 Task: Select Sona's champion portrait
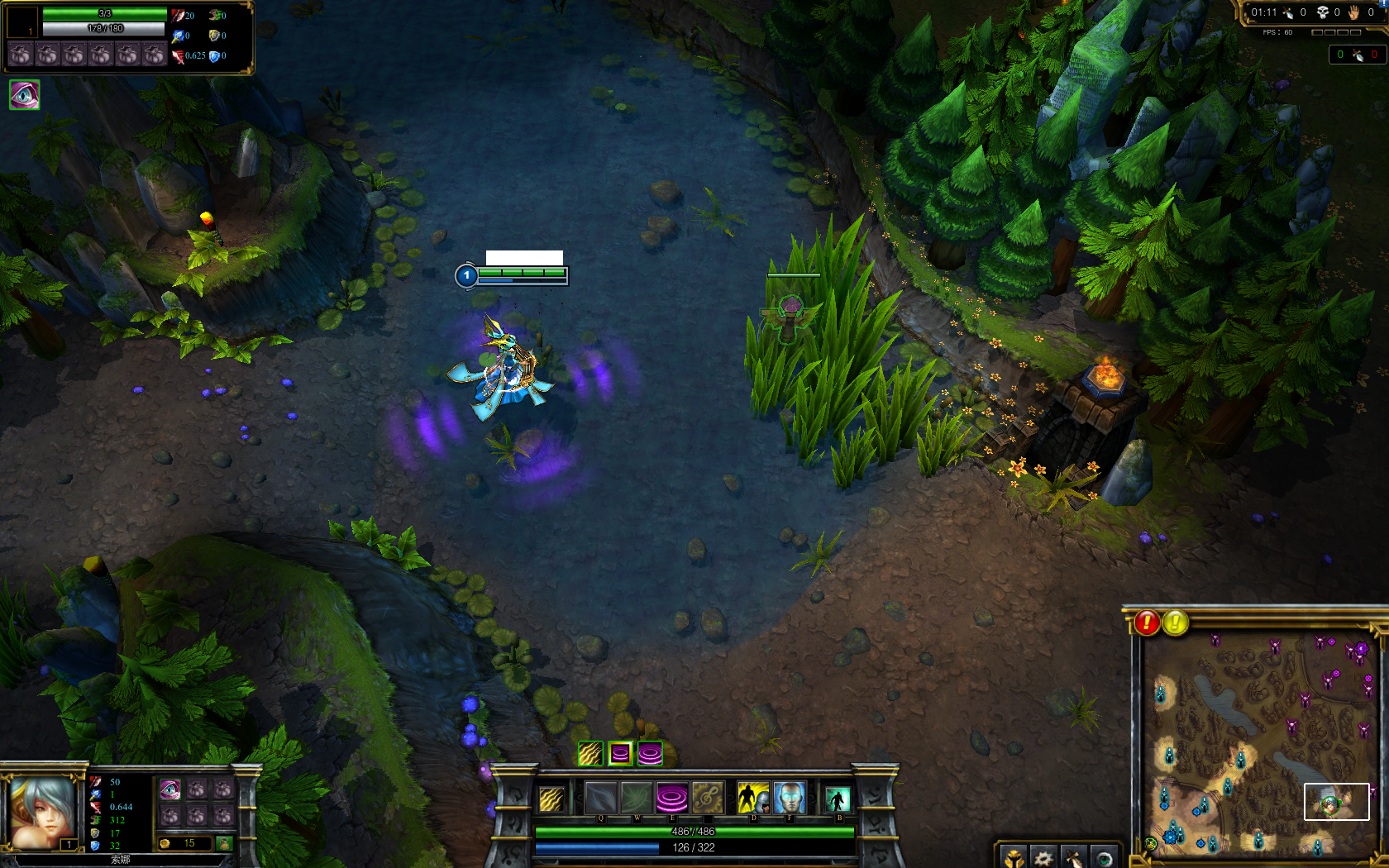[43, 811]
